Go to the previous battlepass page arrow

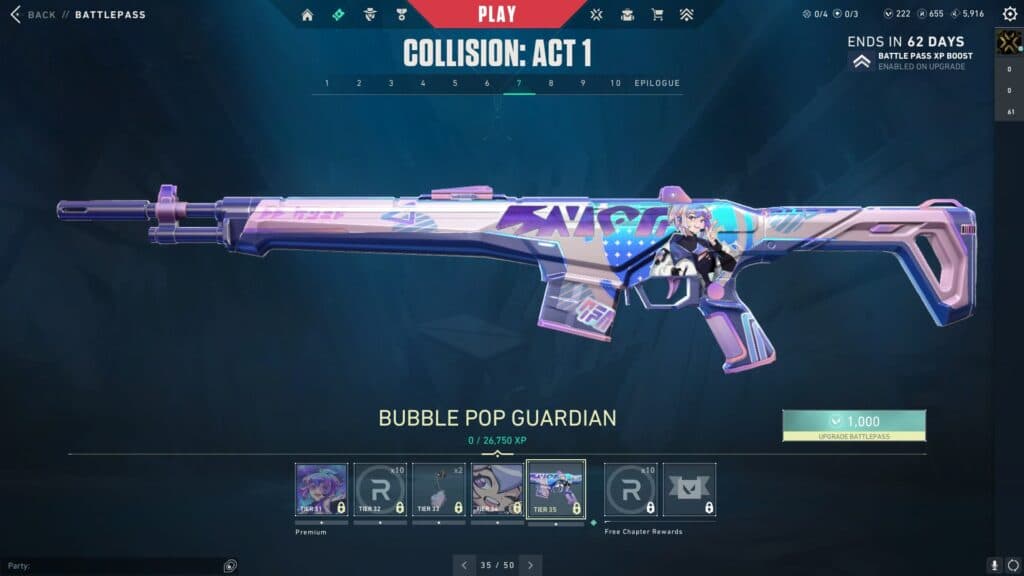tap(463, 565)
